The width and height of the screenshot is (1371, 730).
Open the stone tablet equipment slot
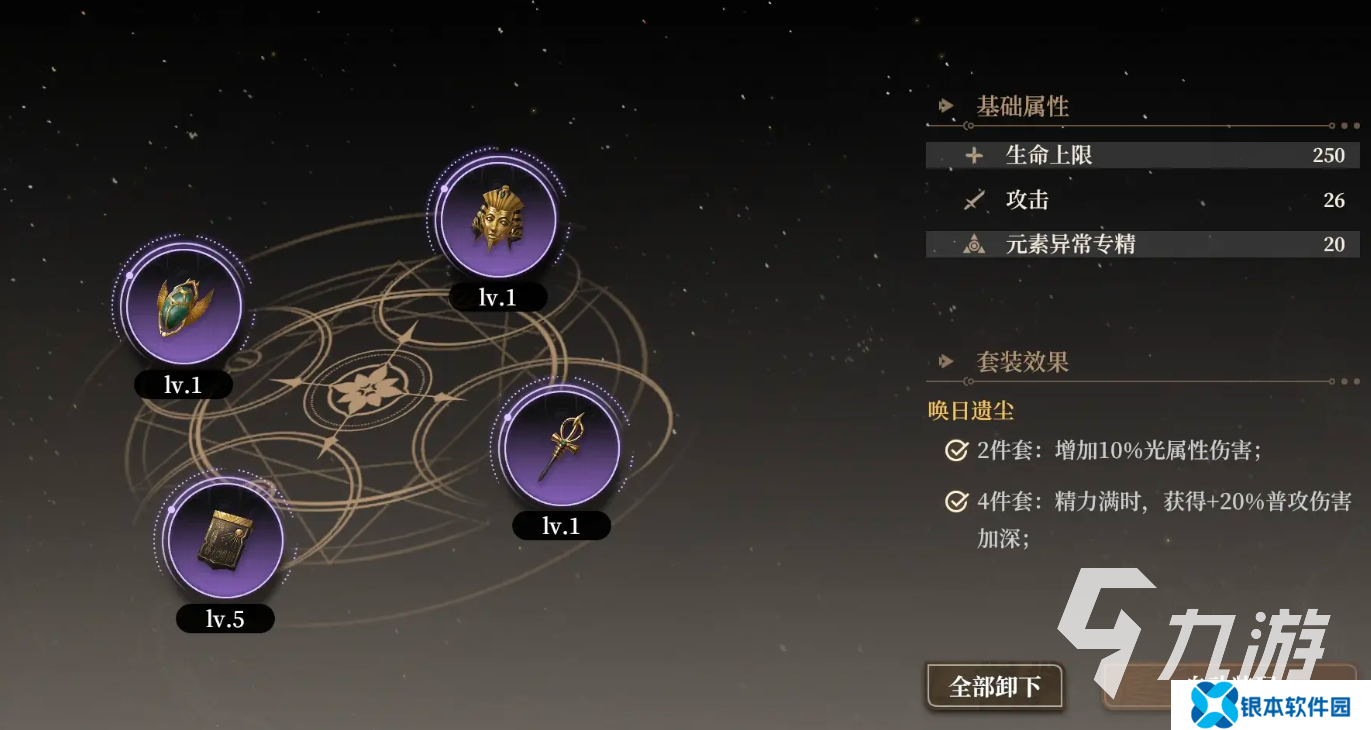(x=224, y=540)
